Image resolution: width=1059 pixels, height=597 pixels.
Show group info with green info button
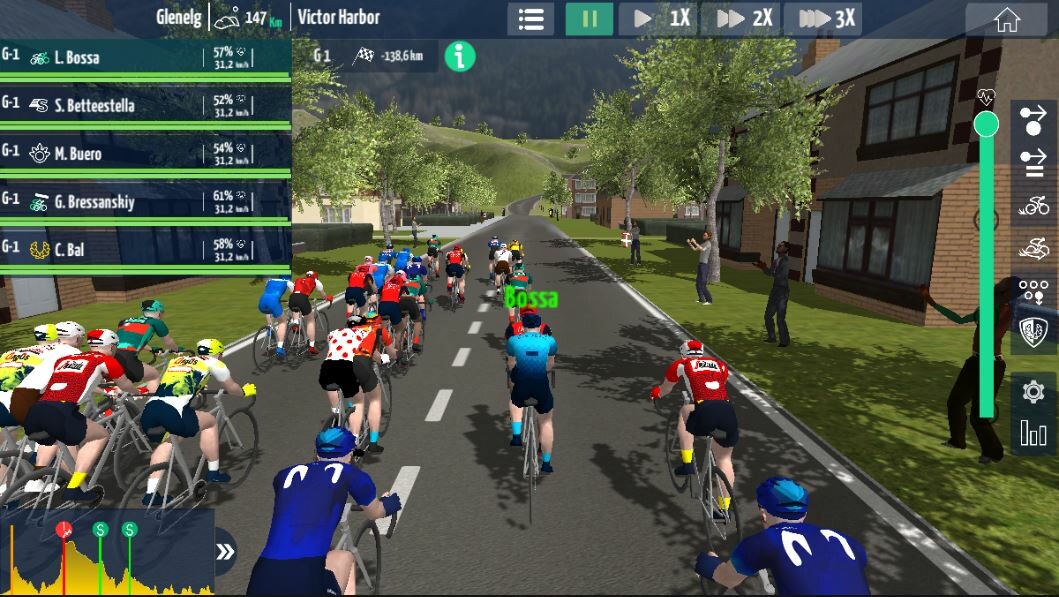click(459, 56)
